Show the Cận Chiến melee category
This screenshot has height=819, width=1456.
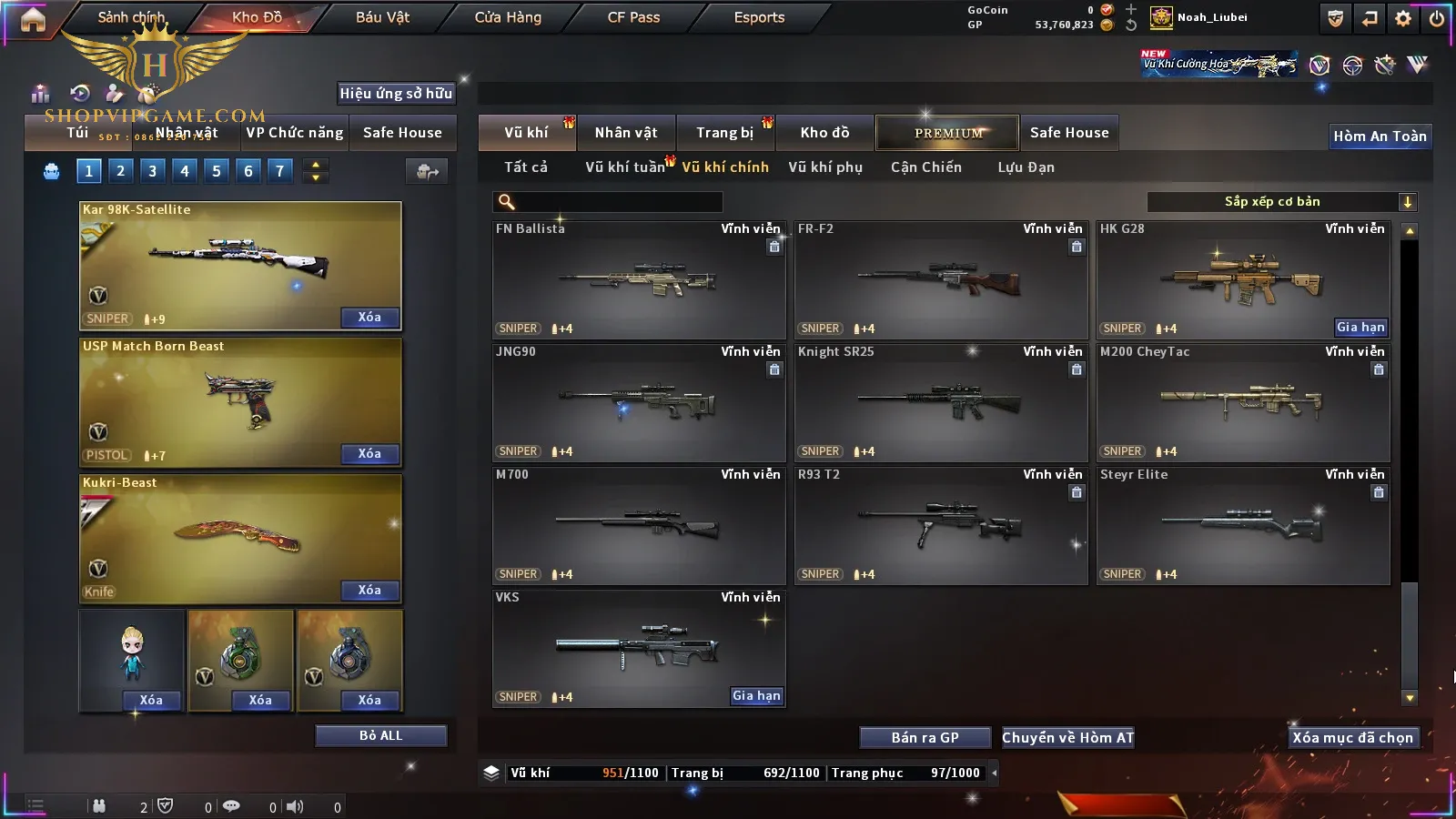(x=925, y=167)
